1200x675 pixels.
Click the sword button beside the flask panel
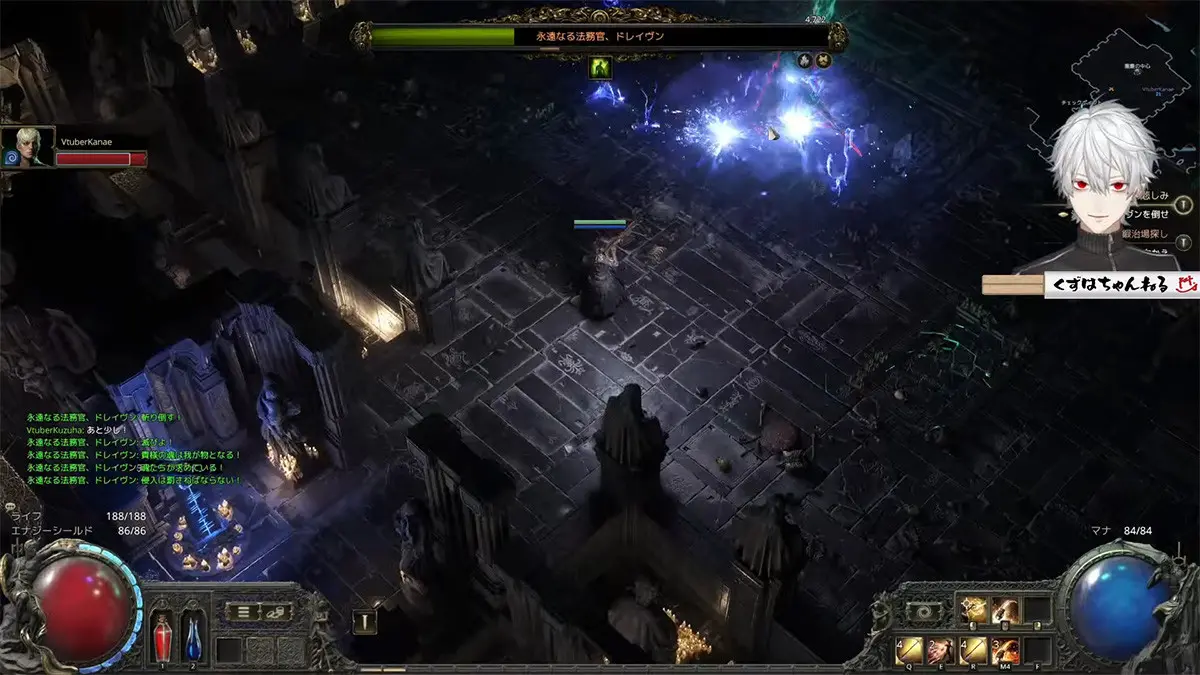[x=365, y=622]
